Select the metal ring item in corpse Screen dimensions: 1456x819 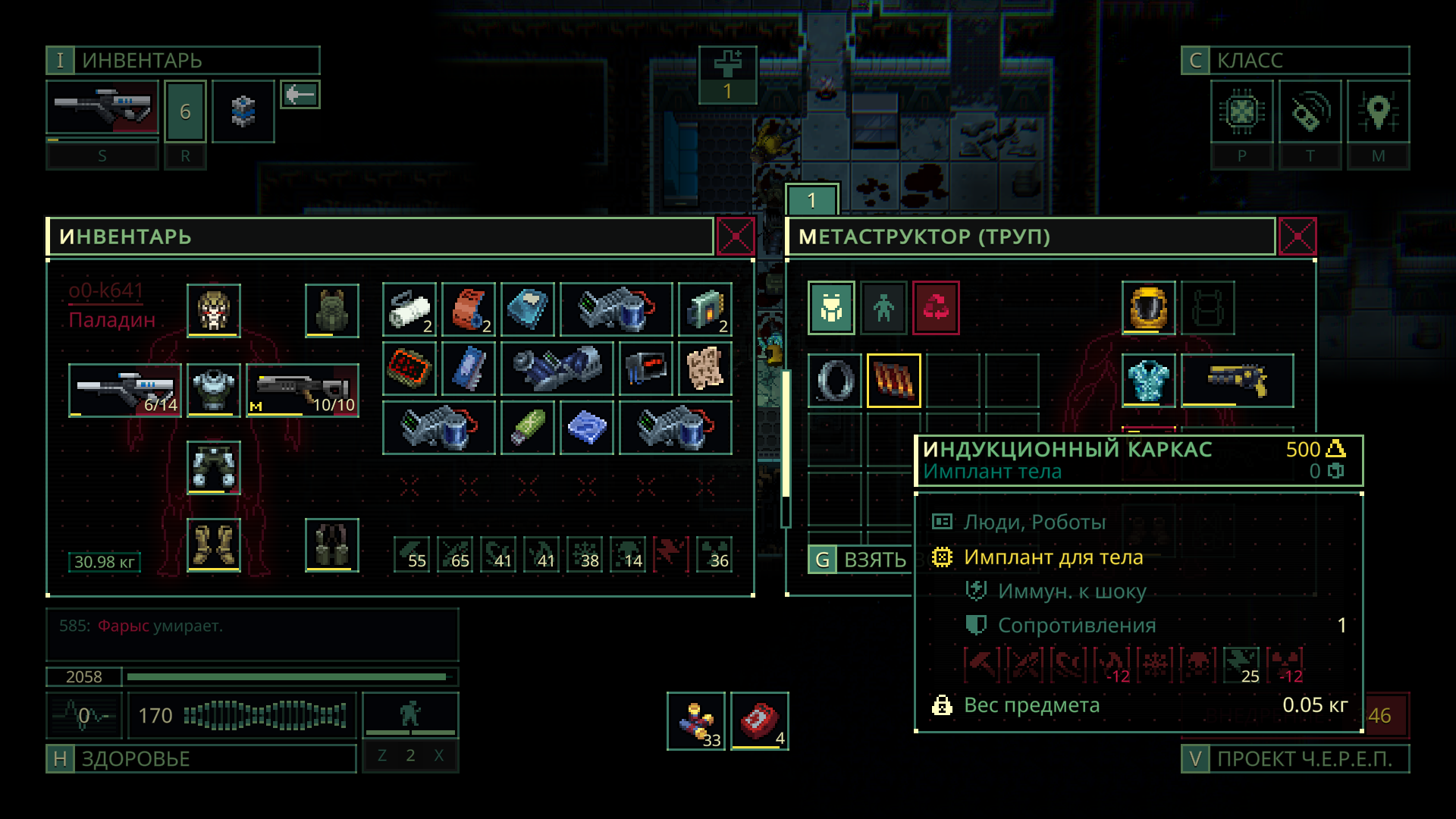tap(834, 380)
